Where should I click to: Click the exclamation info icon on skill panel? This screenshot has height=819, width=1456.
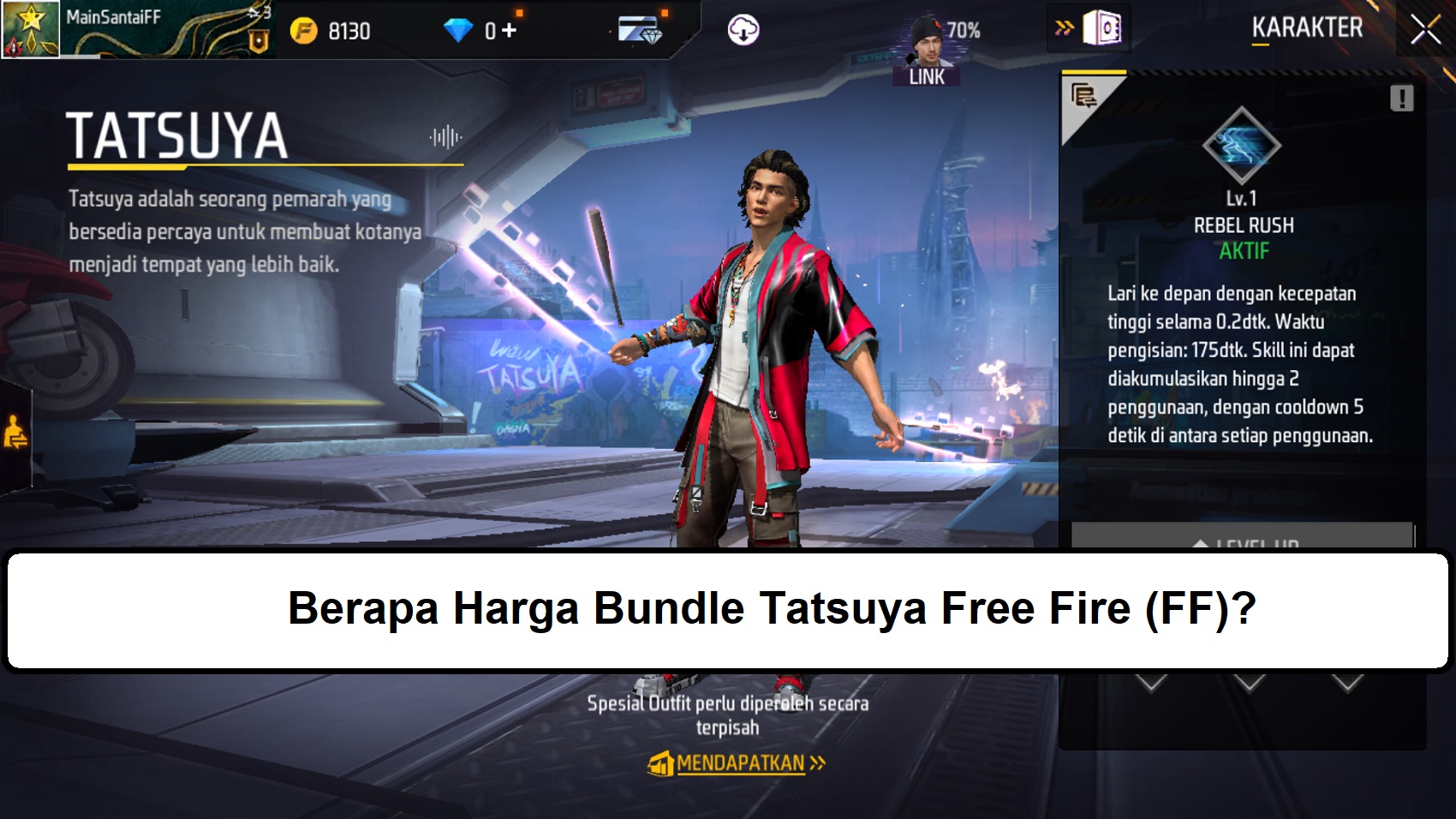click(x=1402, y=97)
